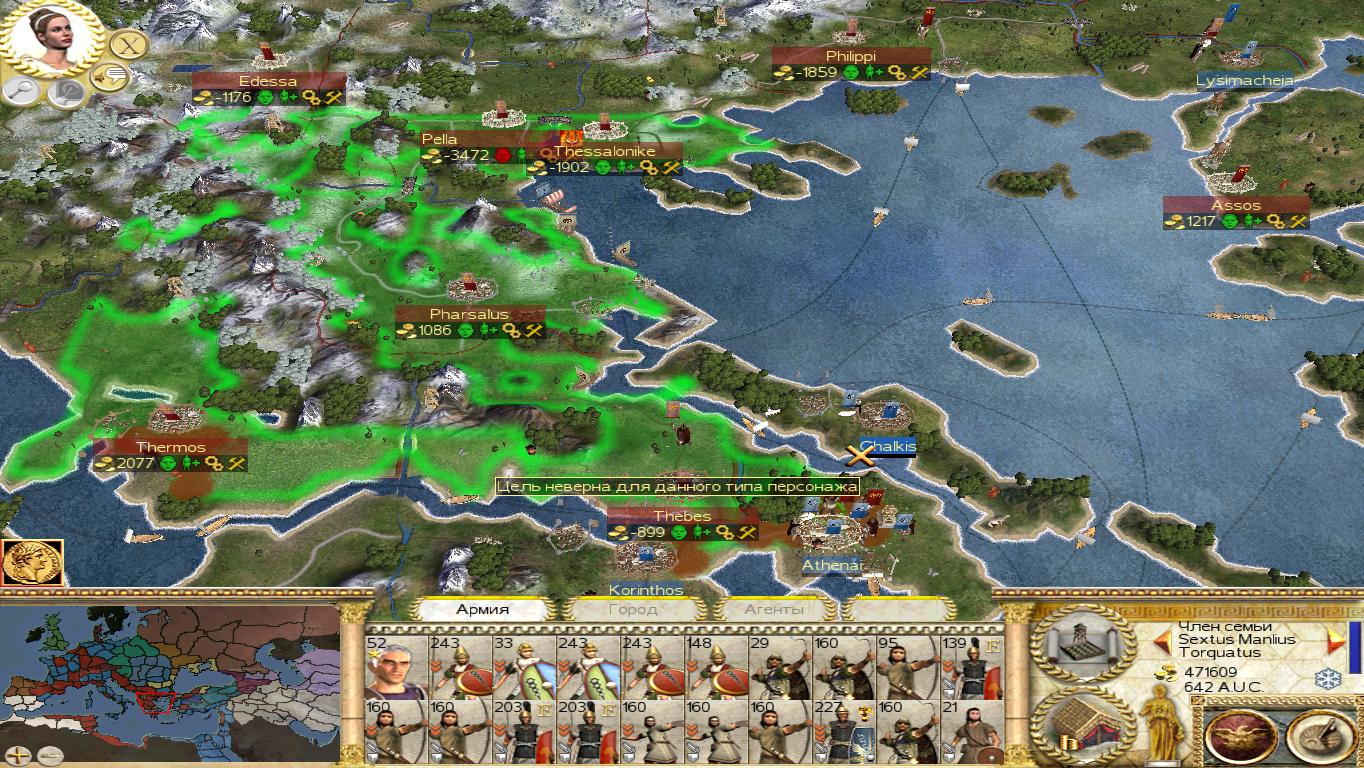Select the Thebes settlement label

[x=682, y=516]
